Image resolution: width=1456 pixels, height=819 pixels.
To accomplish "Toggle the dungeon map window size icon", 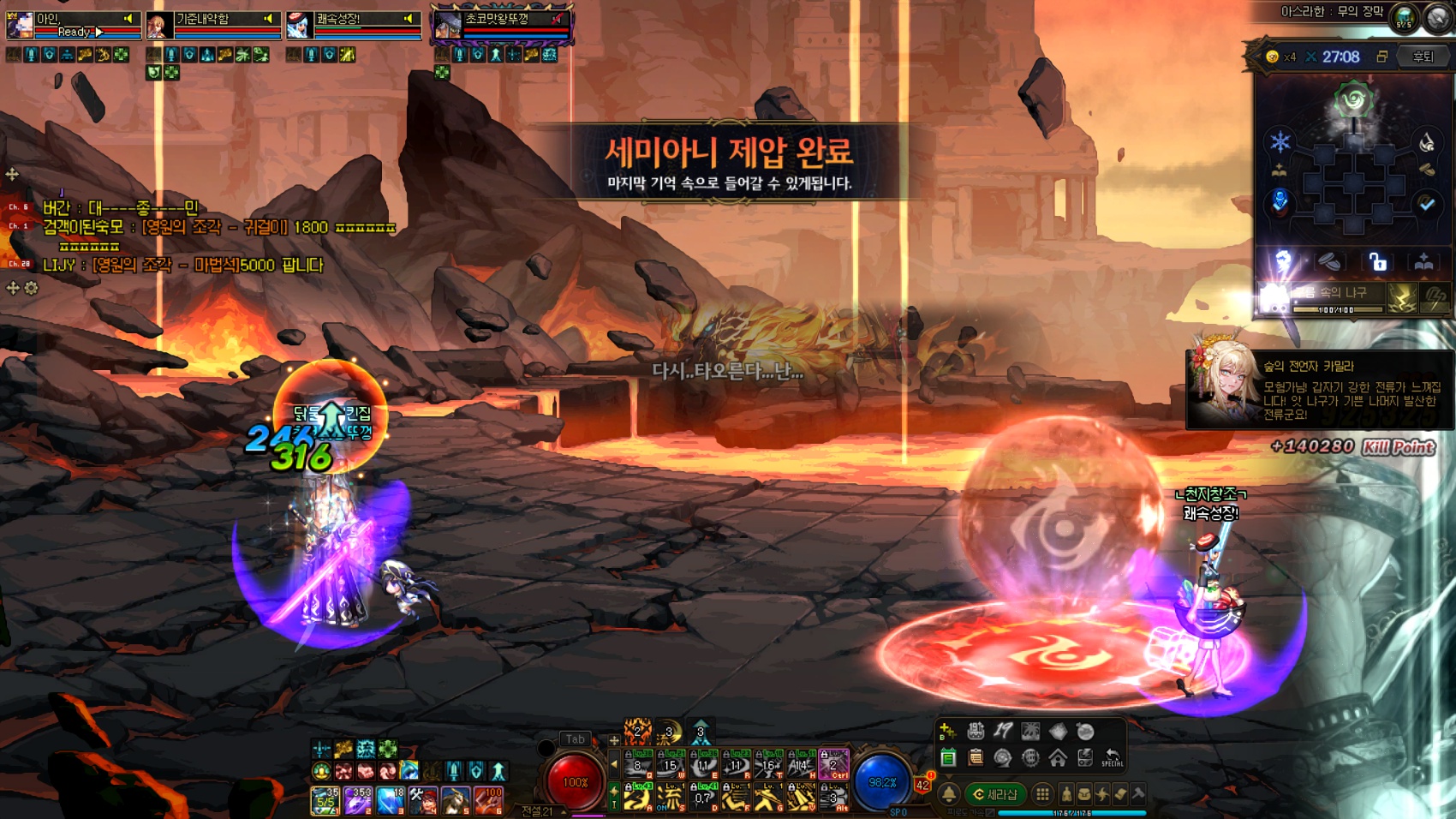I will 1381,57.
